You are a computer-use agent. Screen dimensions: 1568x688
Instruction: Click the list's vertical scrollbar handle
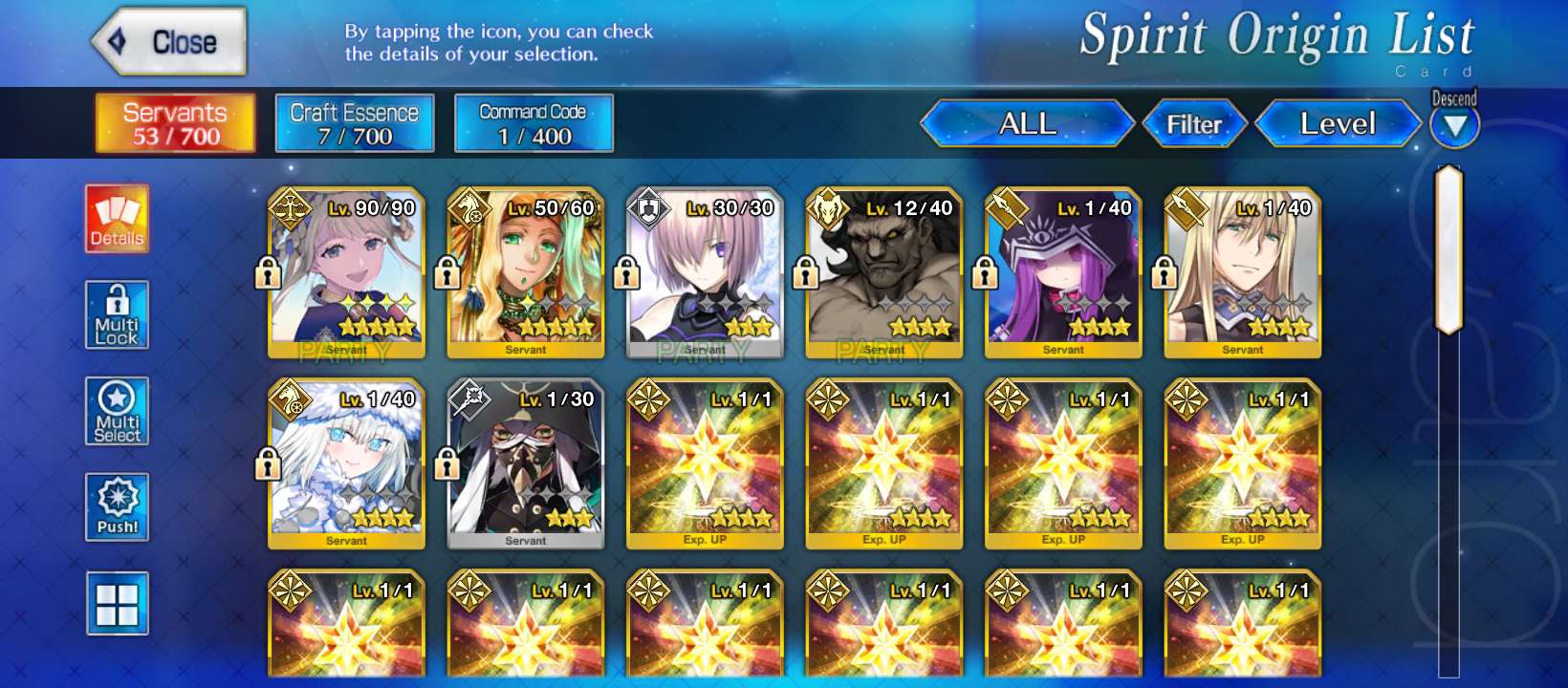coord(1449,250)
